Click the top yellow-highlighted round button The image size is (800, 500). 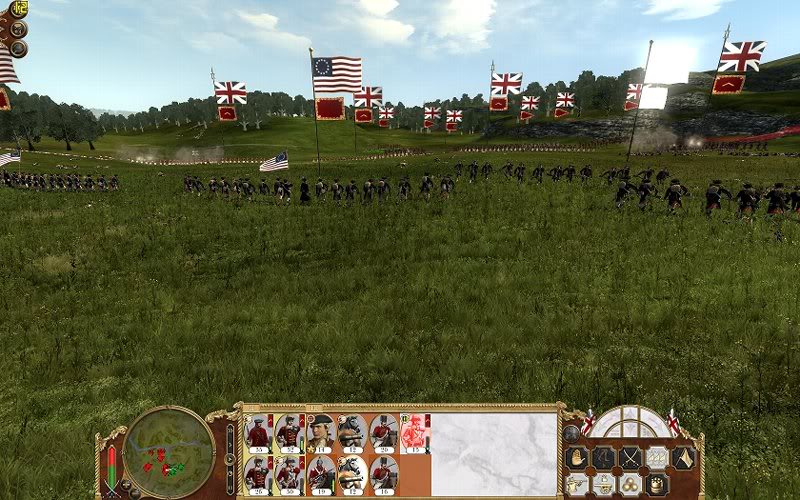[18, 10]
